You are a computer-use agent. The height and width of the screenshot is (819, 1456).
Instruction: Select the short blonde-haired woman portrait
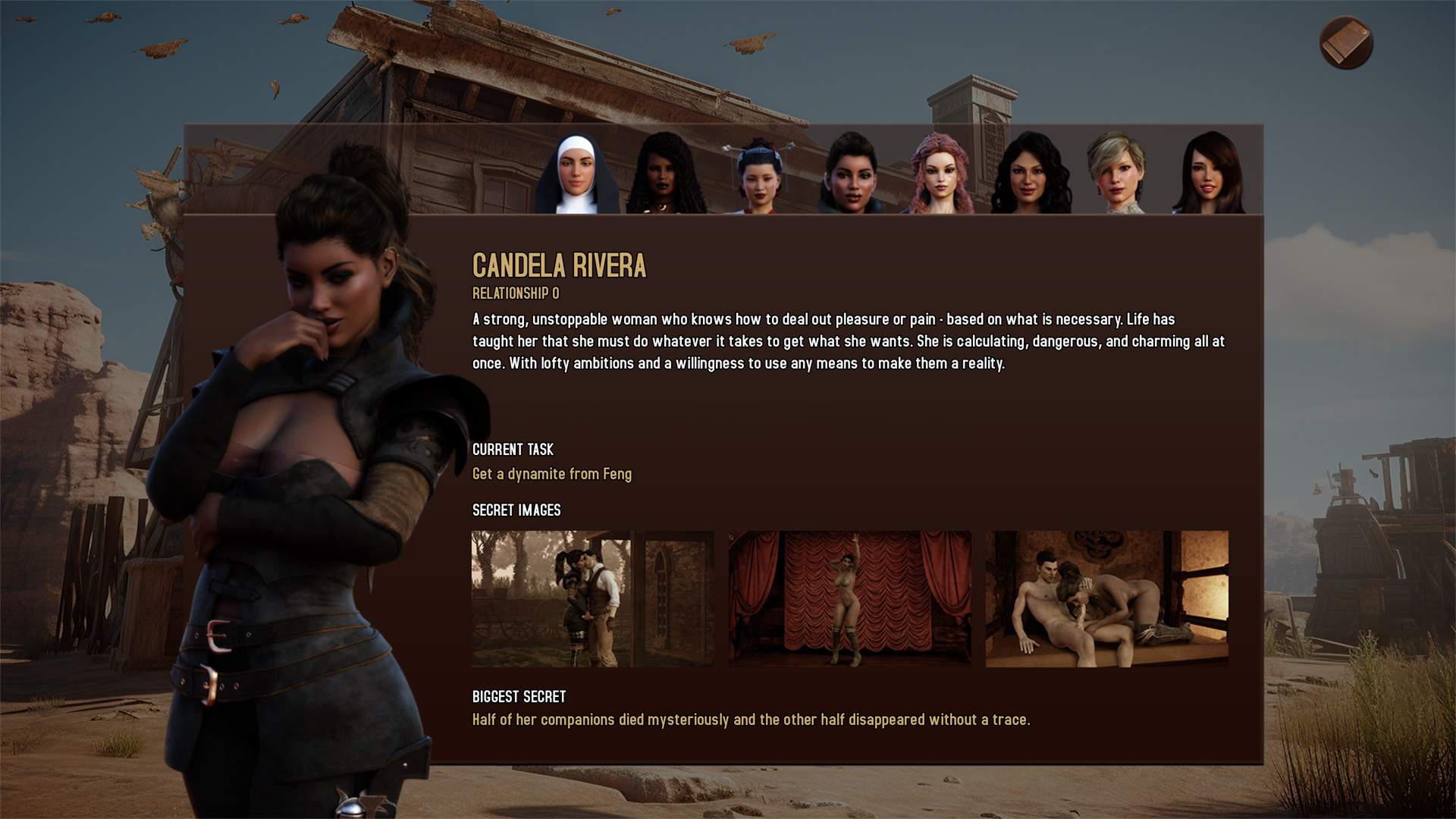[1117, 174]
